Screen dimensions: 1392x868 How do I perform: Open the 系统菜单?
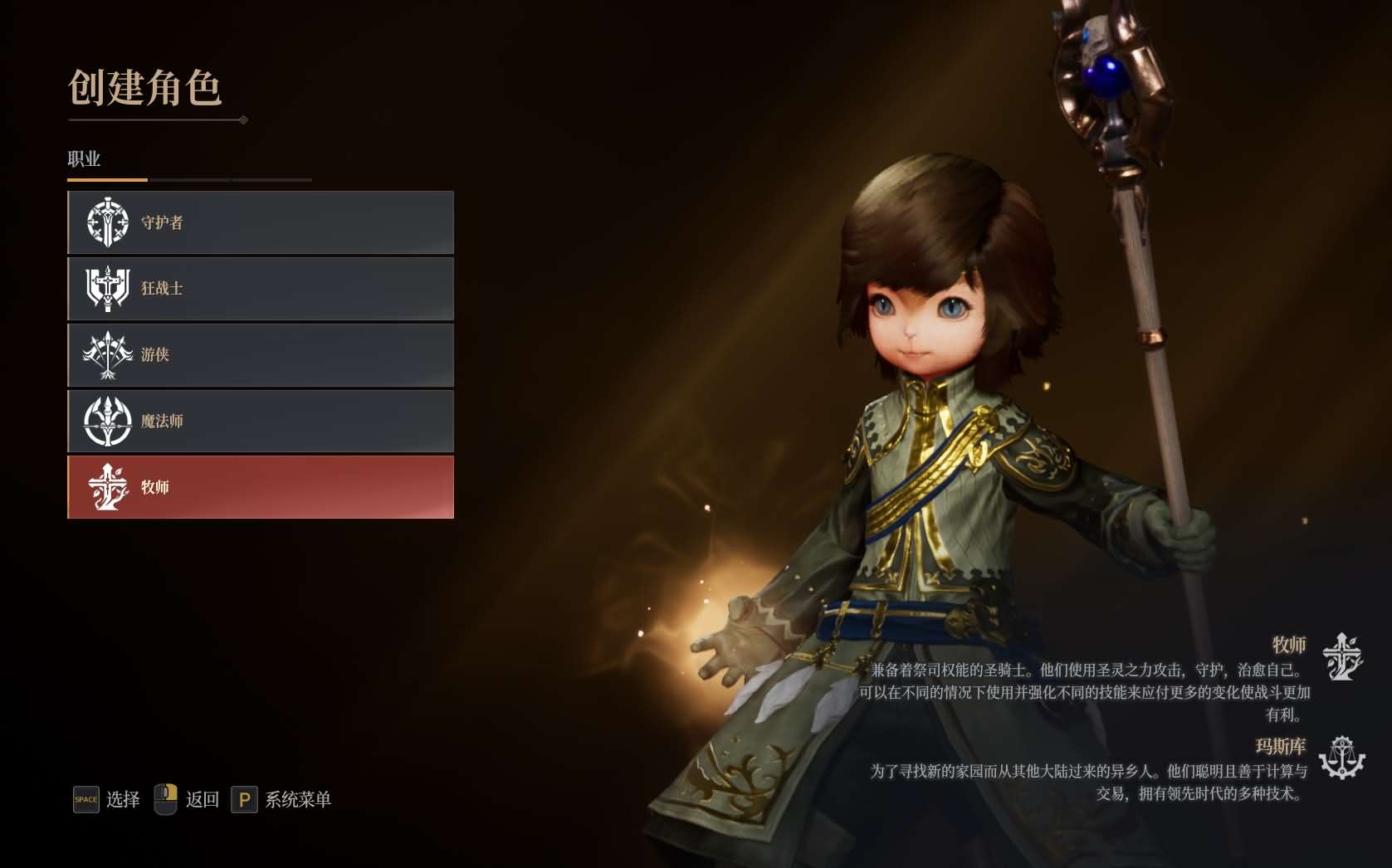tap(298, 799)
